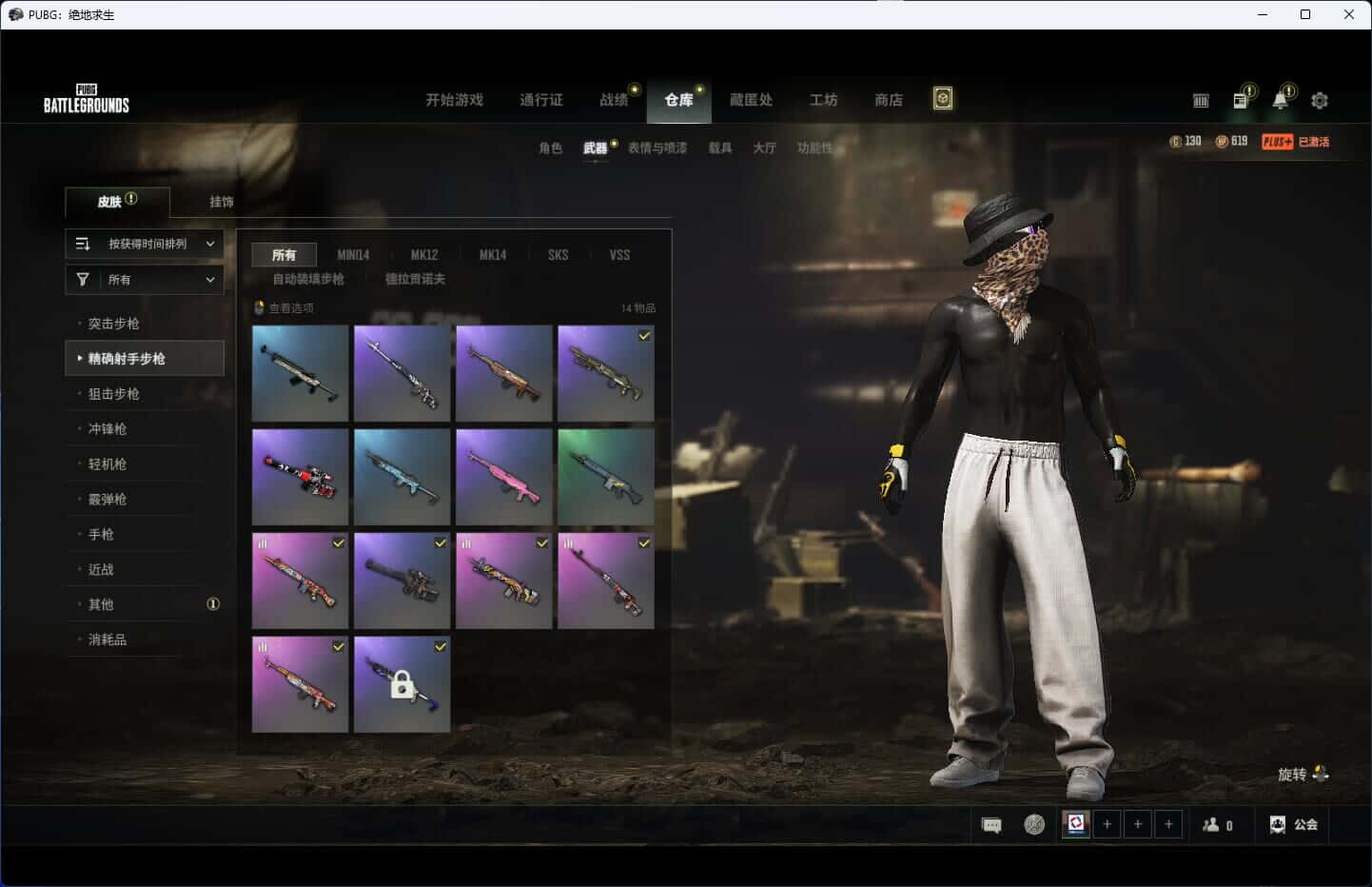The width and height of the screenshot is (1372, 887).
Task: Select the 载具 vehicle sub-tab
Action: (719, 148)
